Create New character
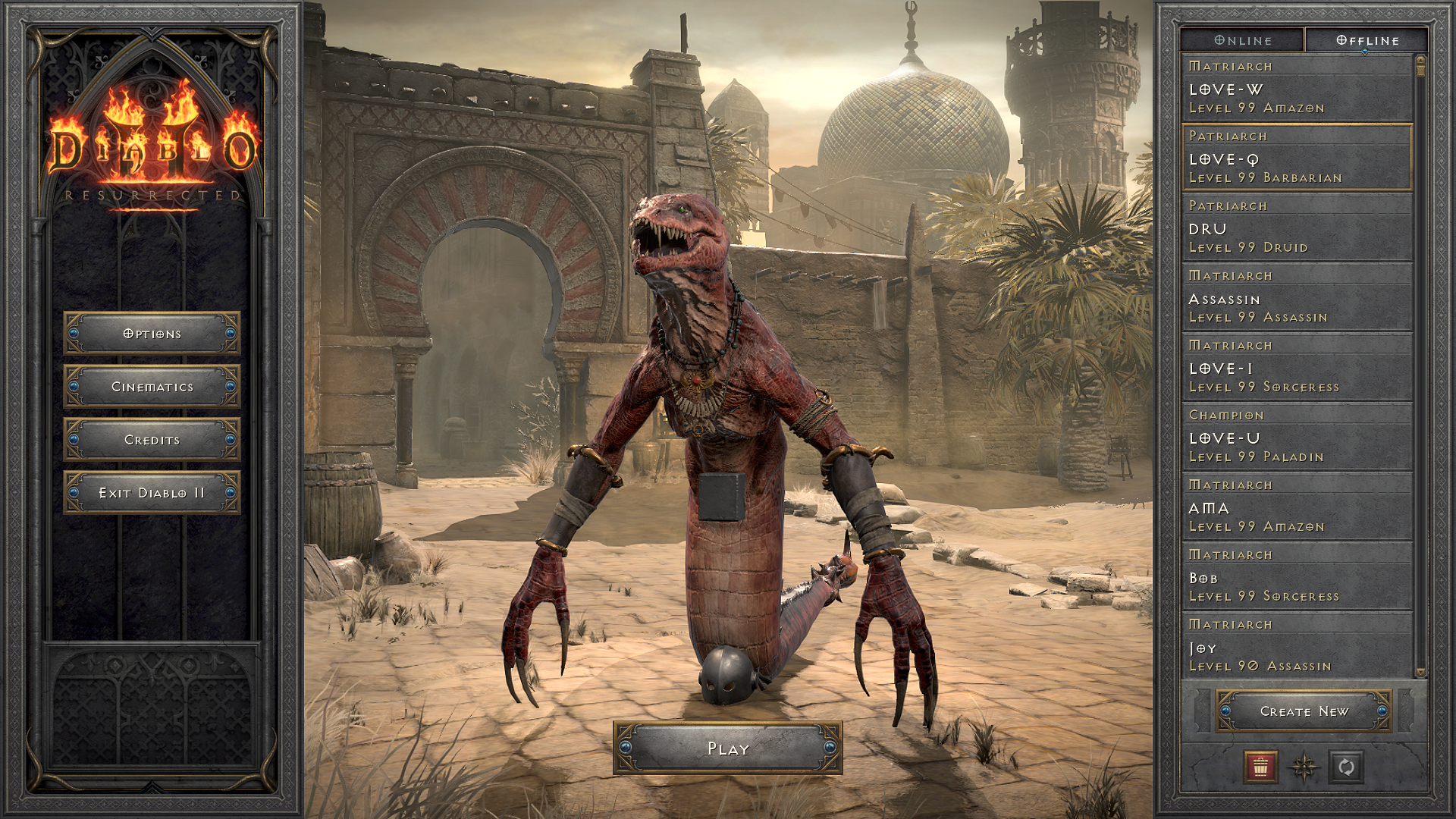The width and height of the screenshot is (1456, 819). 1304,711
